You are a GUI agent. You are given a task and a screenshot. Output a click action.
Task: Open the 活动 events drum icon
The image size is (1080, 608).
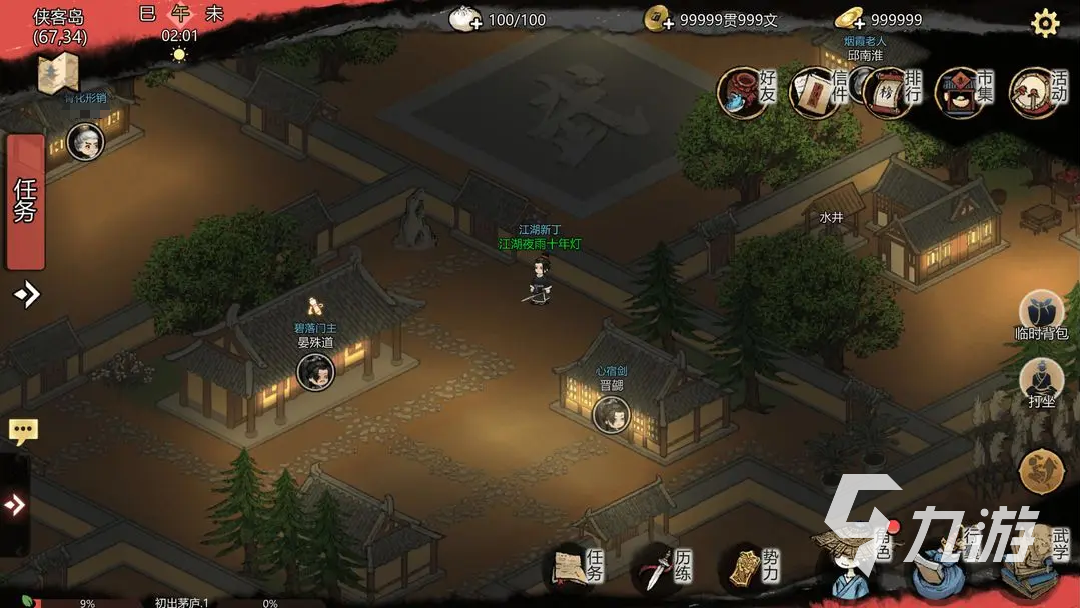coord(1037,92)
